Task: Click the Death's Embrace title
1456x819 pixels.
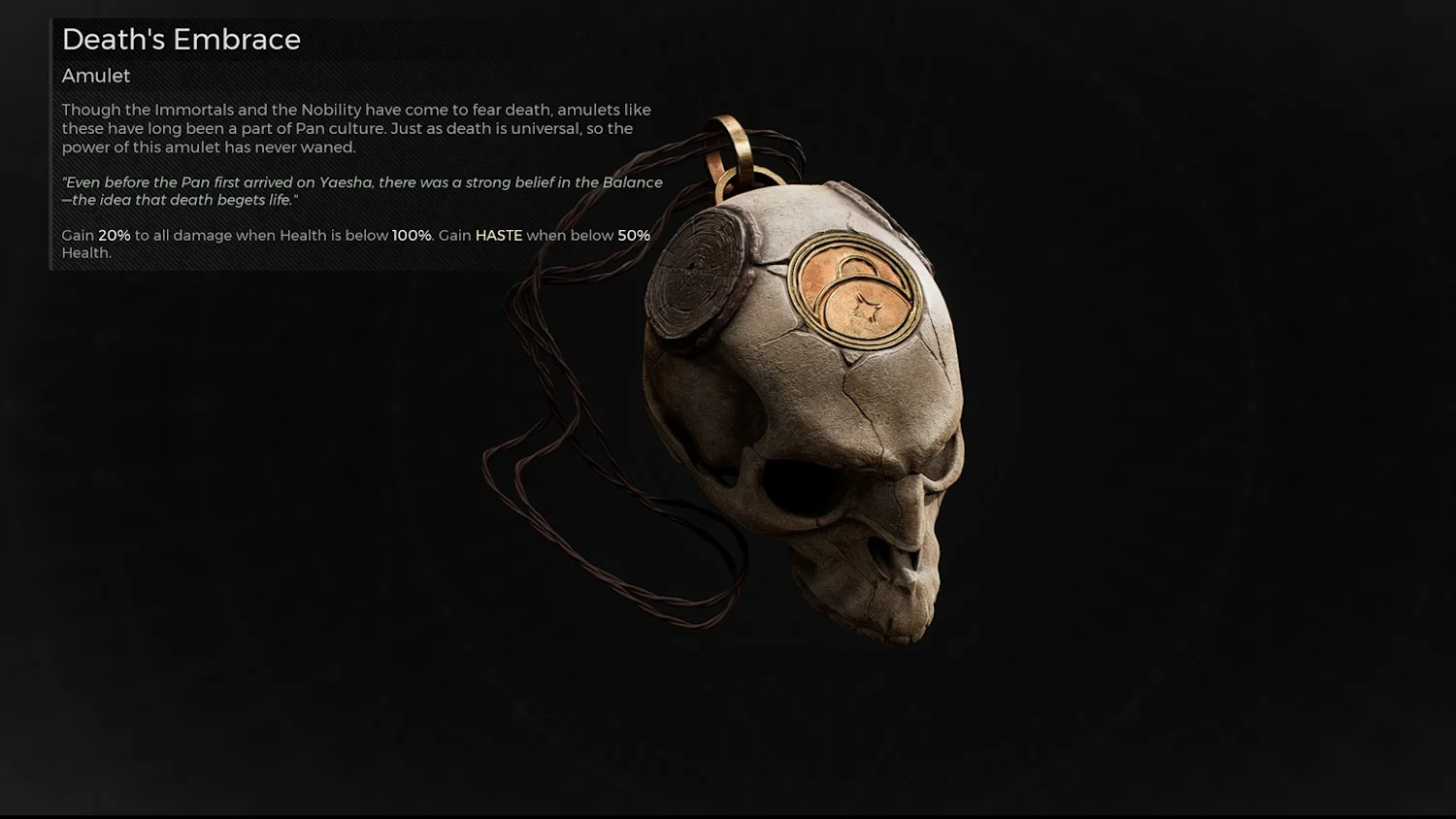Action: 181,40
